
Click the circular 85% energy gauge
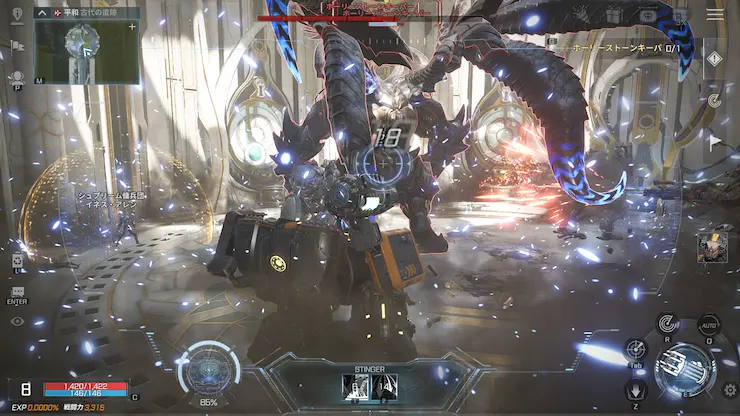tap(209, 368)
